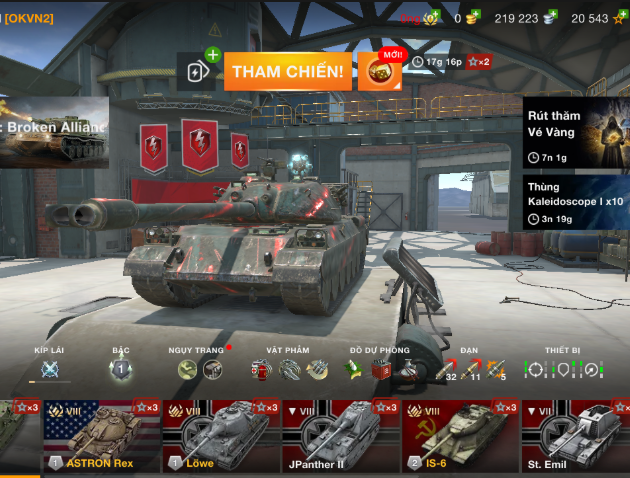Image resolution: width=630 pixels, height=478 pixels.
Task: Select the ASTRON Rex tank
Action: (101, 436)
